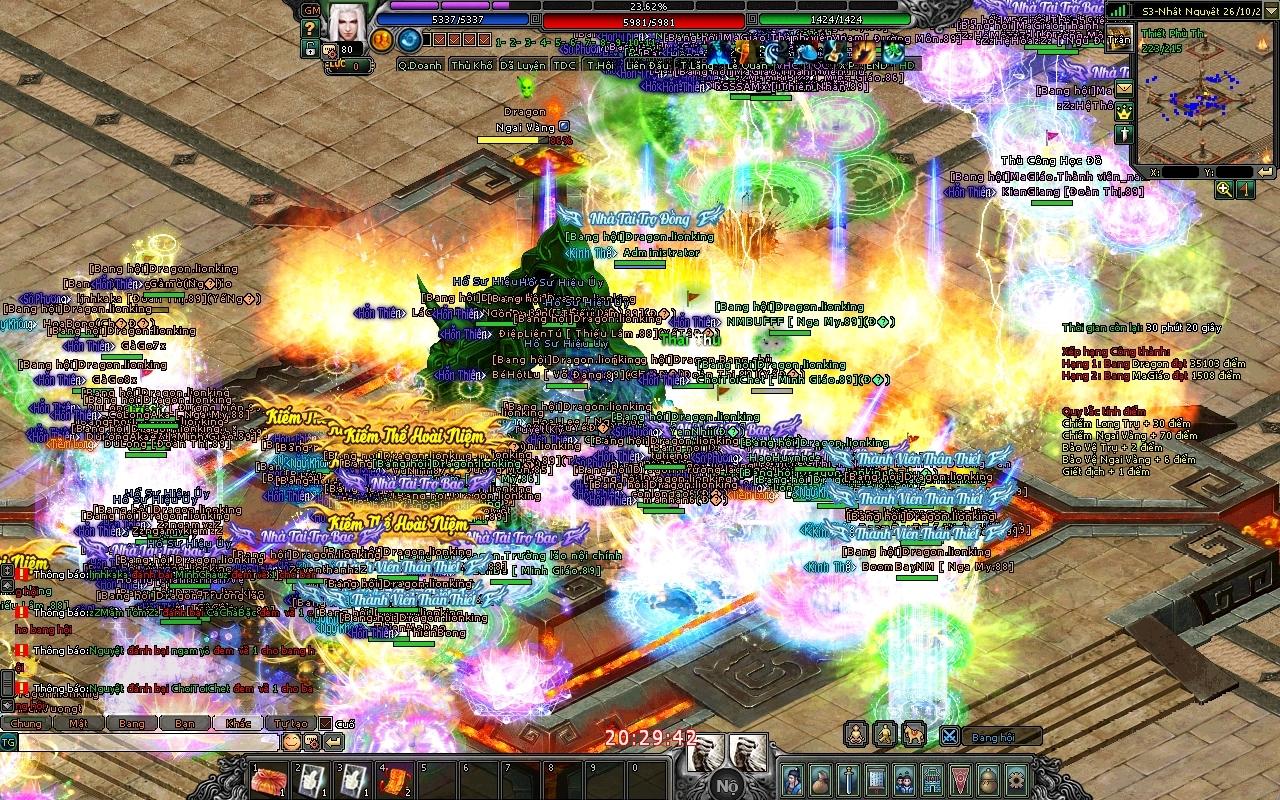
Task: Open the Q.Doanh menu button
Action: pos(419,65)
